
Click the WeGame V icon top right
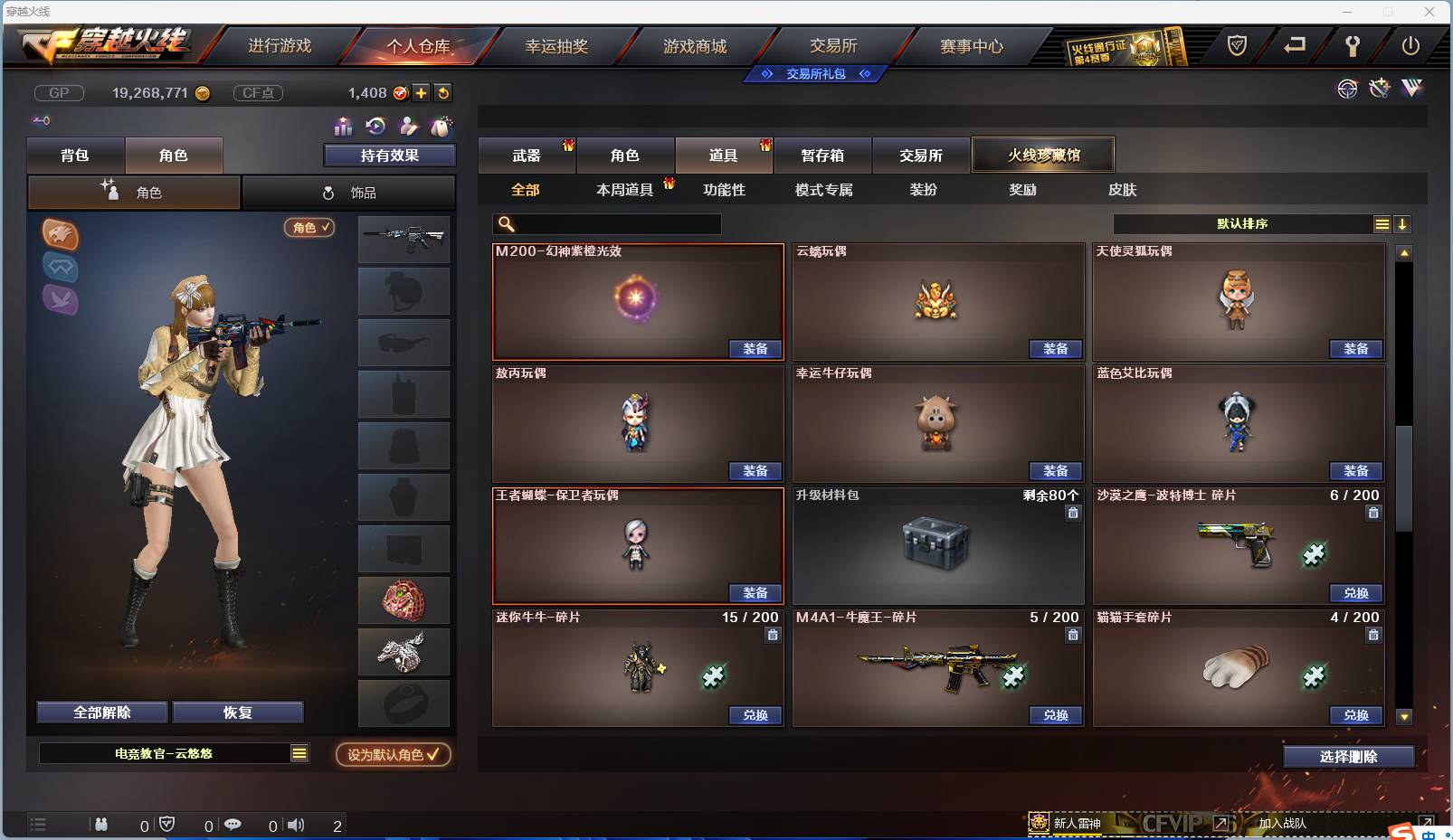pos(1411,89)
